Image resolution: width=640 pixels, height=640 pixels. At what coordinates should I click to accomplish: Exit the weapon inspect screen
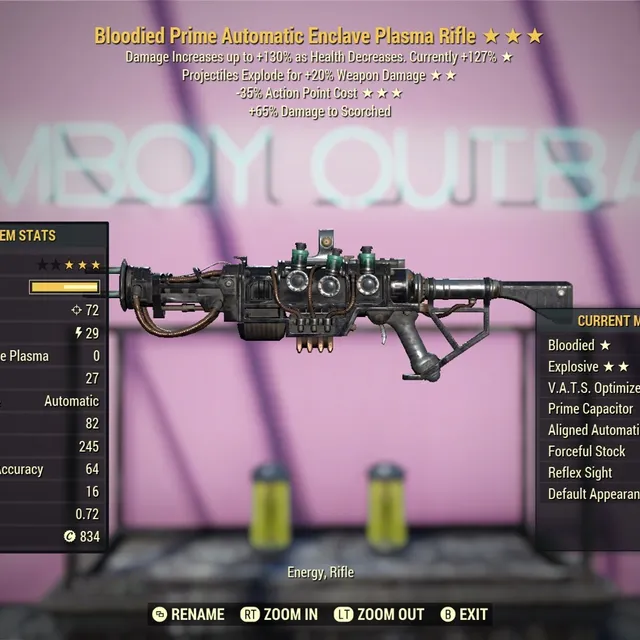pos(464,614)
